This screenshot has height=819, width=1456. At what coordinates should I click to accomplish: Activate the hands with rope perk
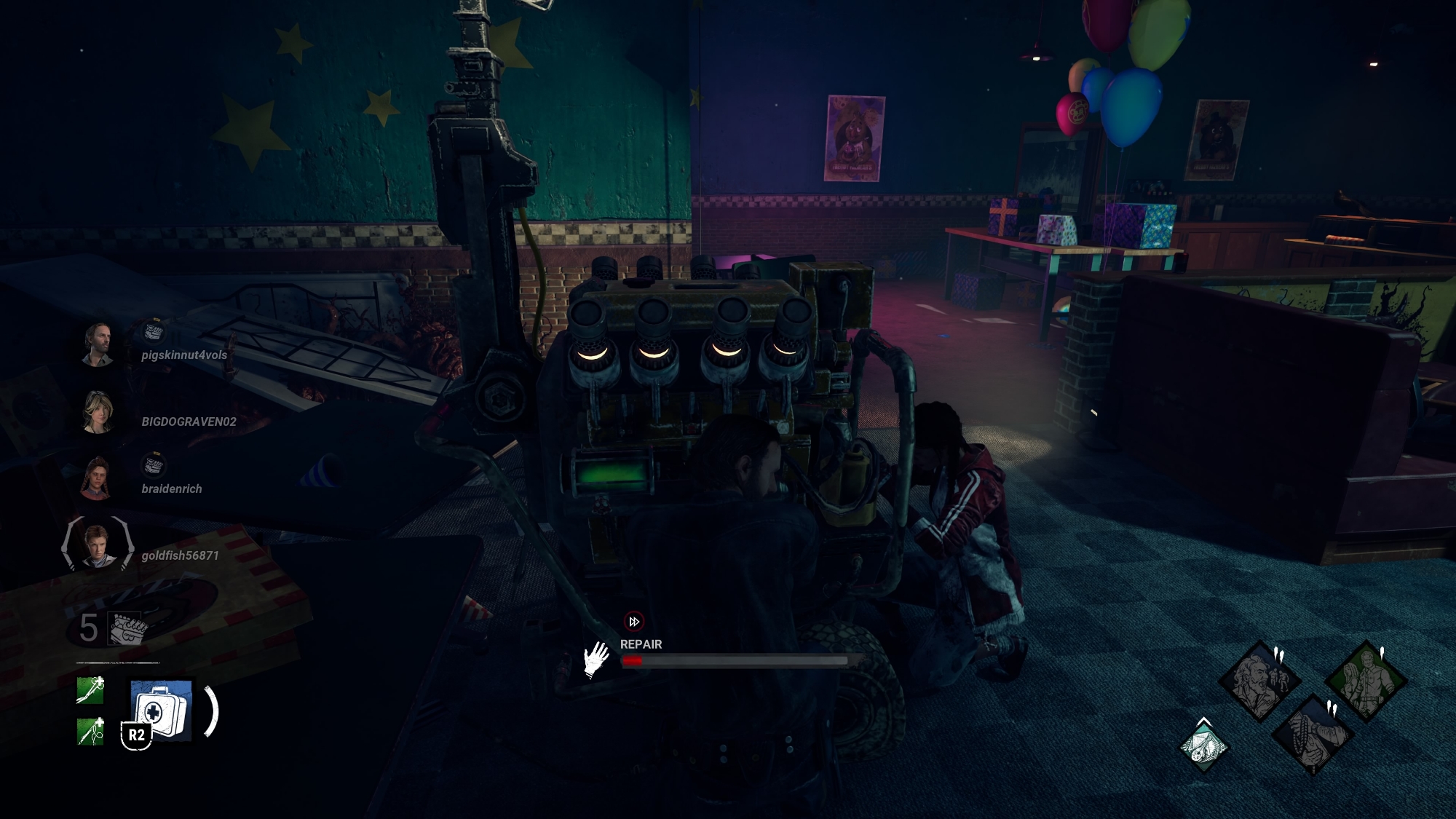point(1312,734)
